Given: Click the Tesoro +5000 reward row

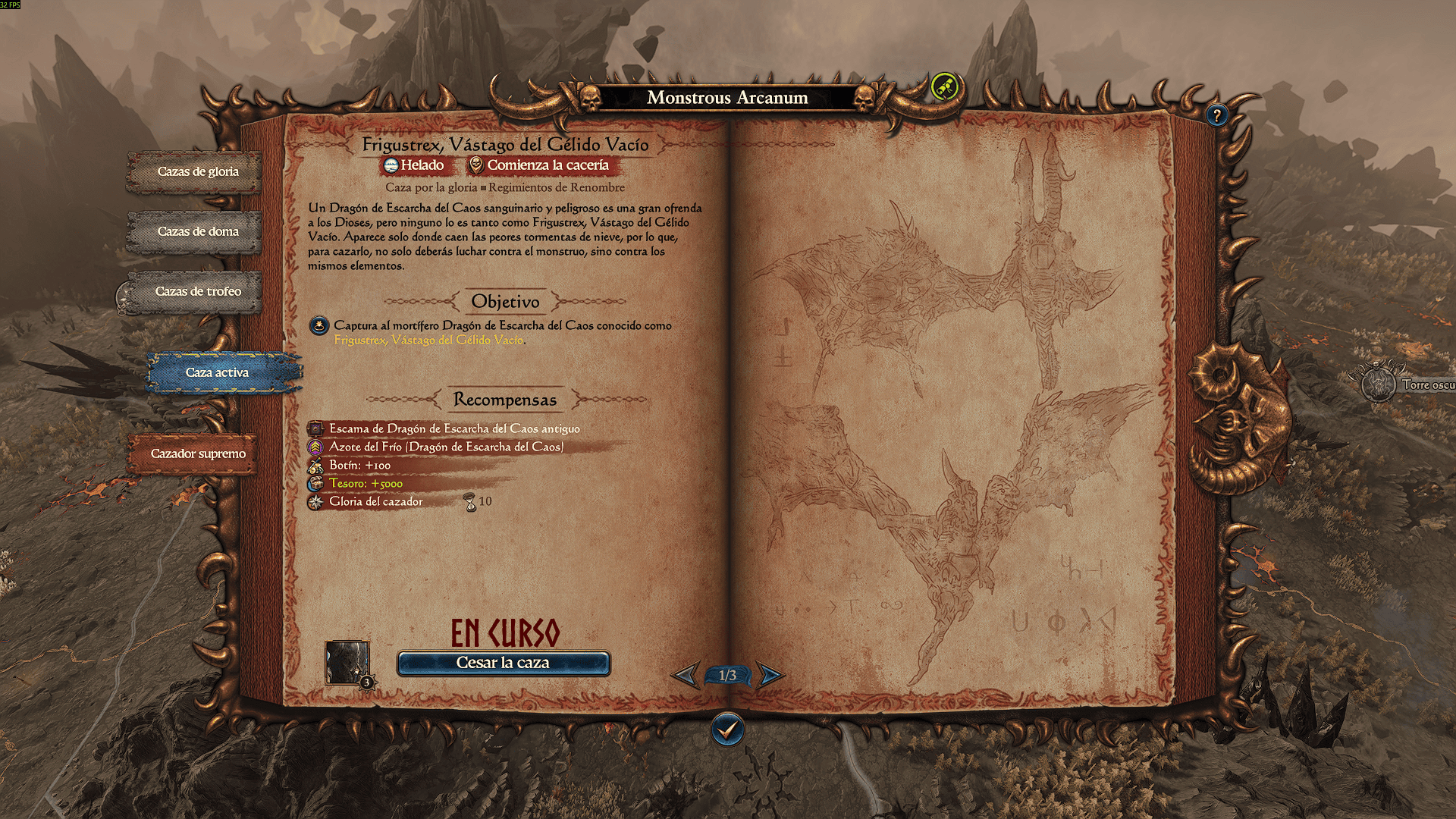Looking at the screenshot, I should [366, 483].
